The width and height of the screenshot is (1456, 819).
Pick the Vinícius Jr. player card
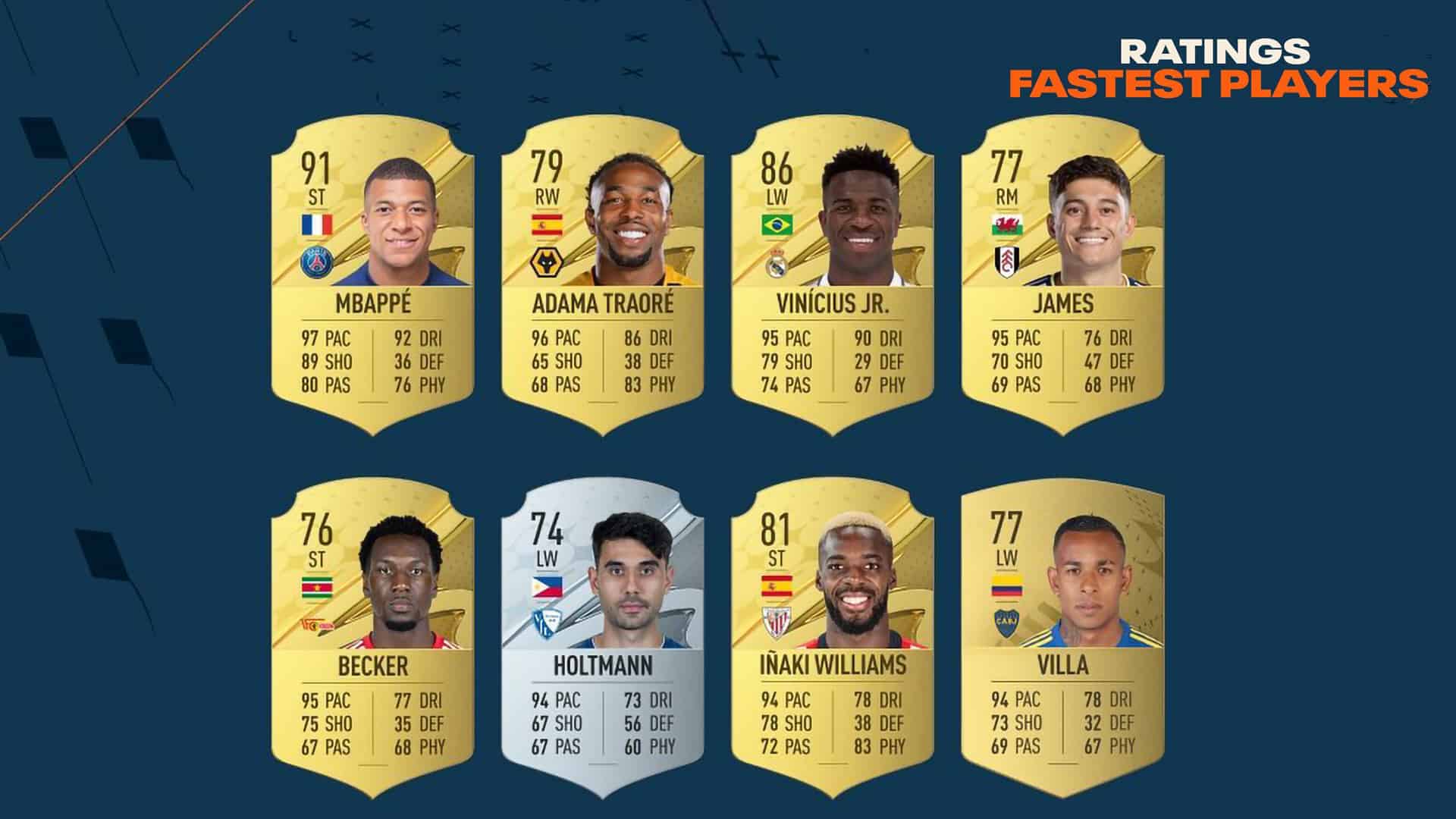[833, 277]
